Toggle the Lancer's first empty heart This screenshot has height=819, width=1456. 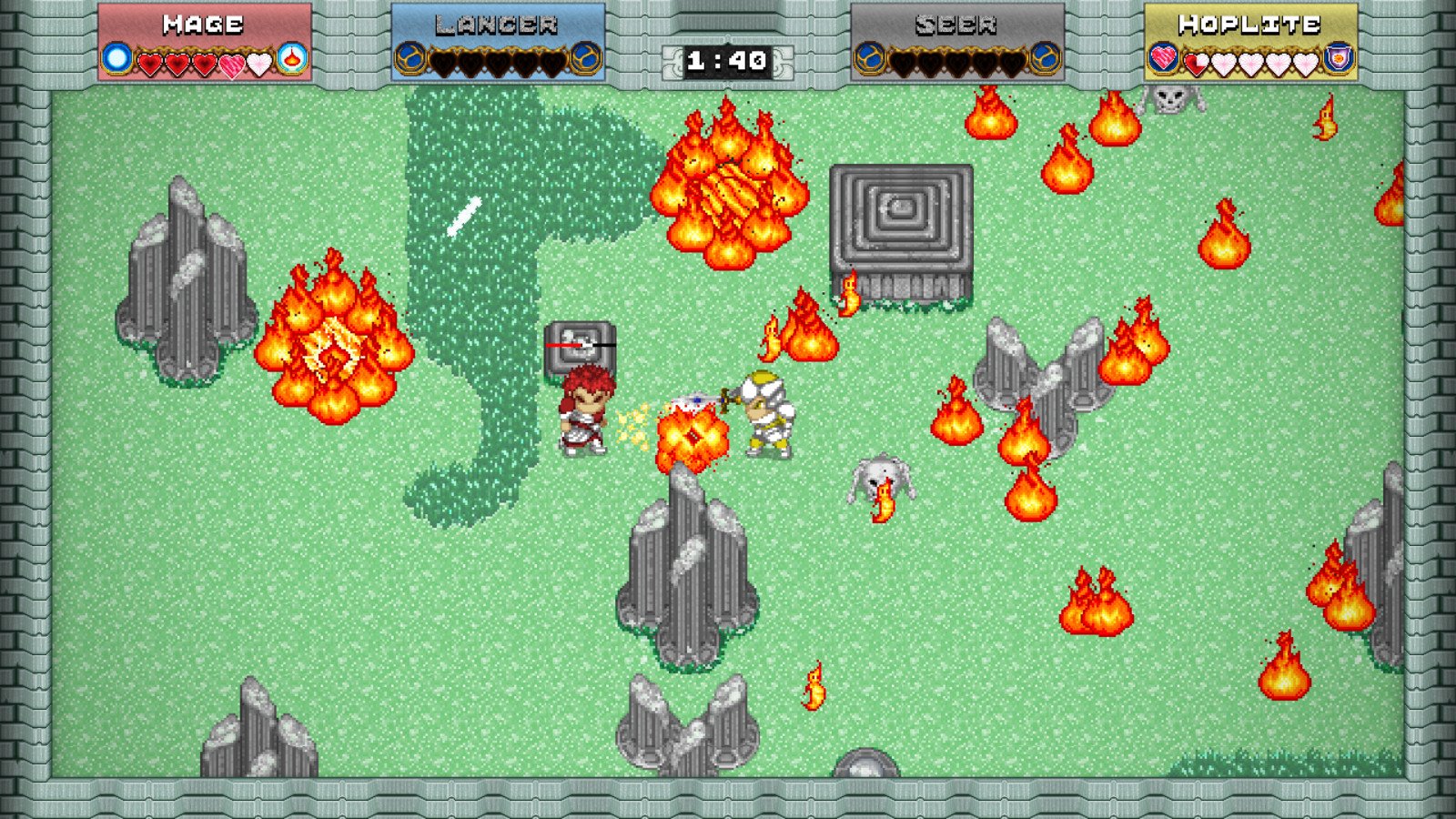[x=443, y=63]
